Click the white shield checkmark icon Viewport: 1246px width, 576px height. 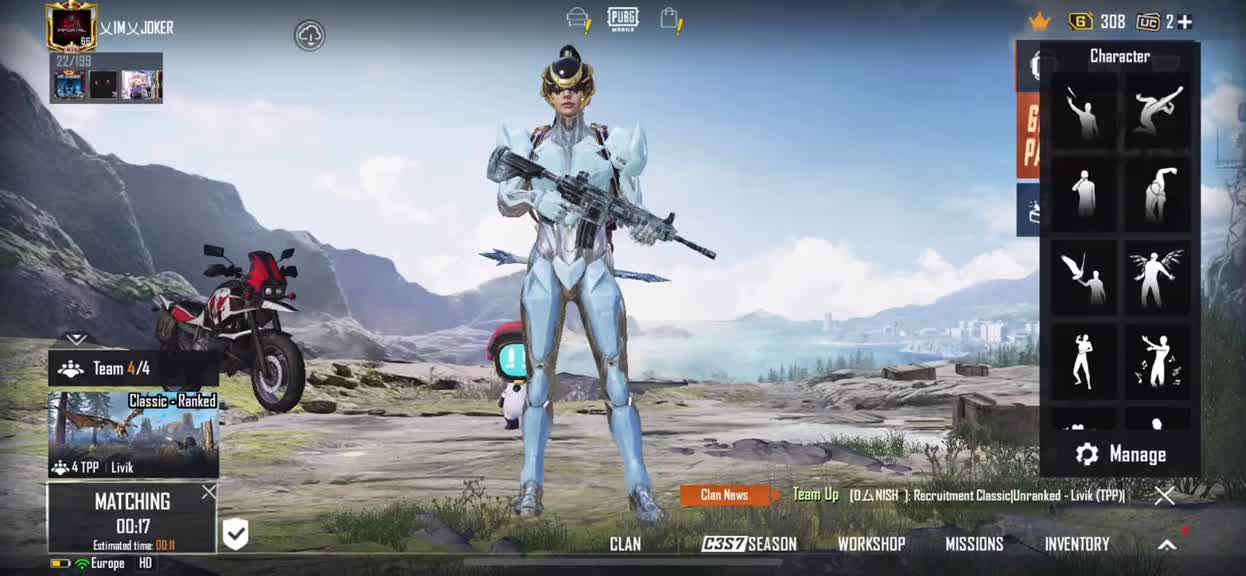click(x=235, y=534)
